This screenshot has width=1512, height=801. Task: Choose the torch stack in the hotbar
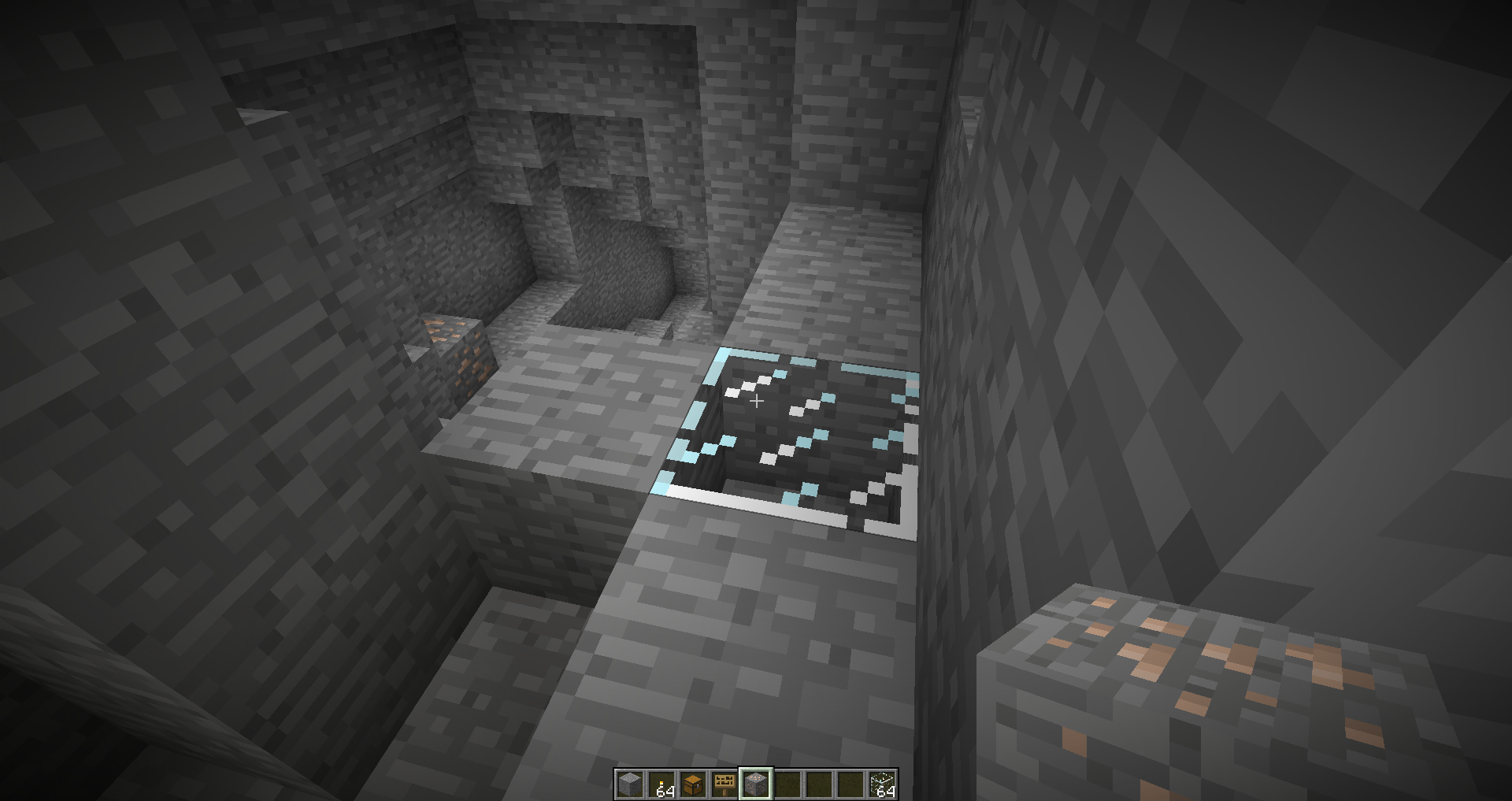point(661,784)
